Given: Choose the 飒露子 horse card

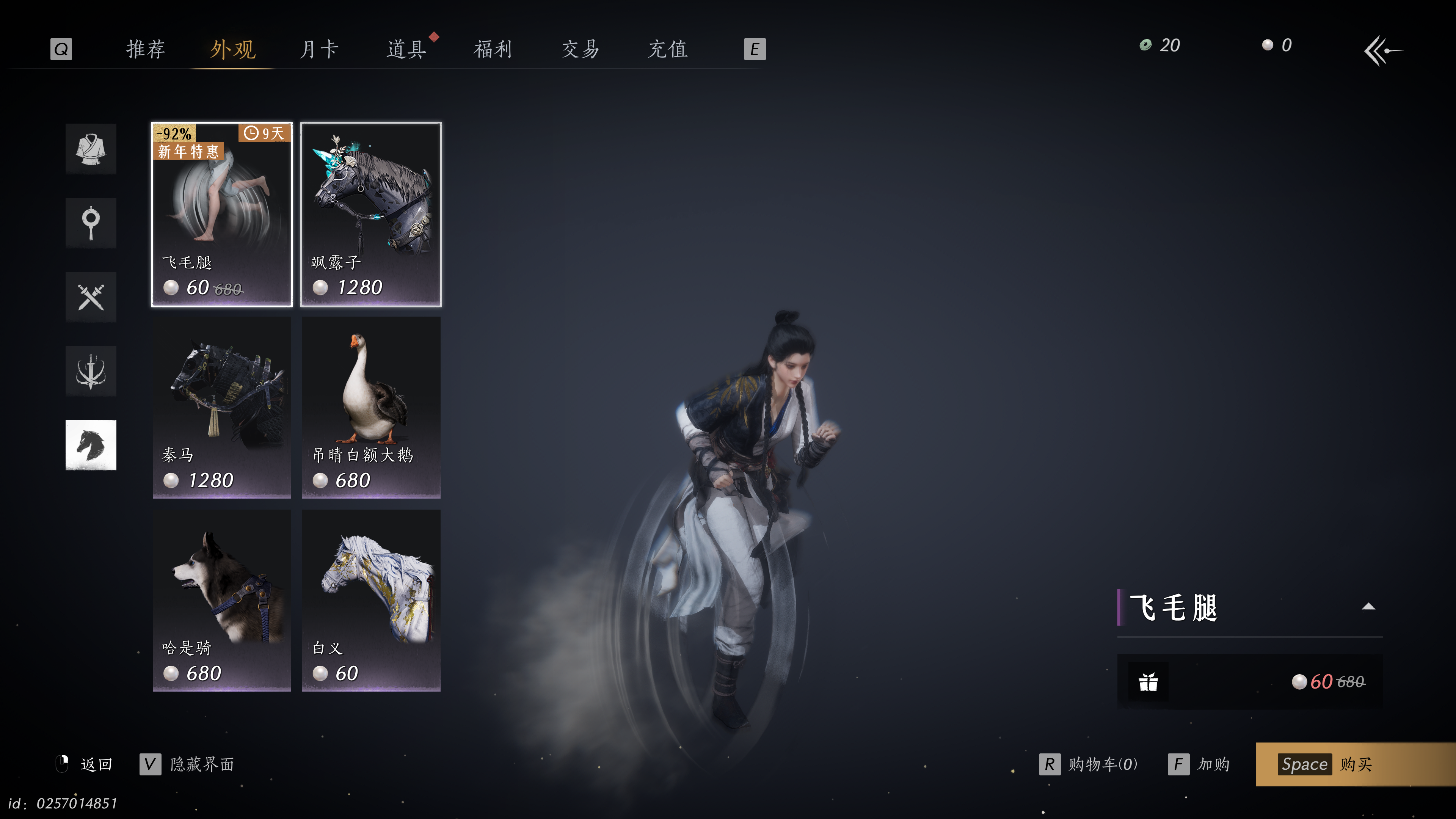Looking at the screenshot, I should tap(371, 214).
